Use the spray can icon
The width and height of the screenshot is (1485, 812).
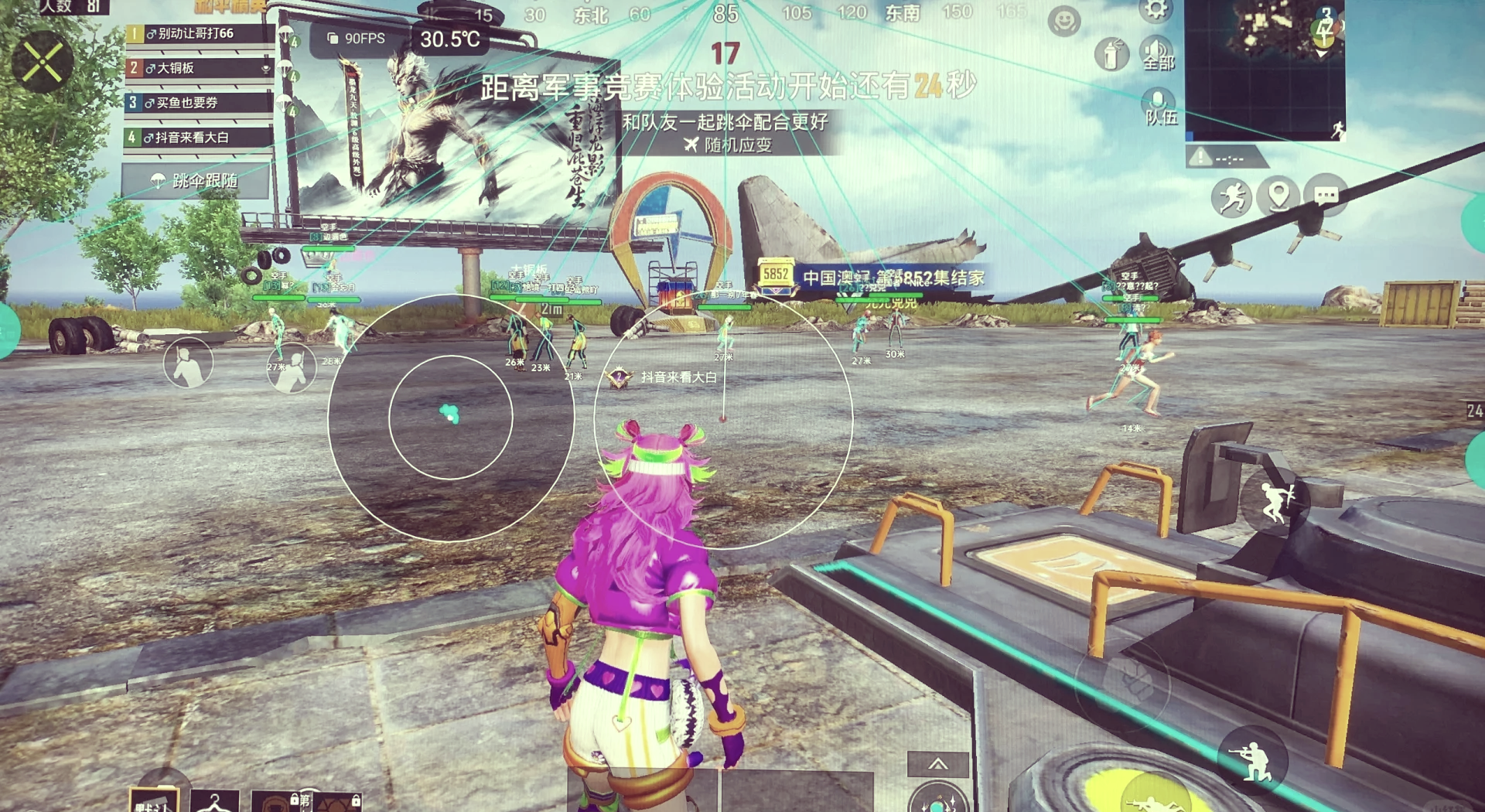[x=1111, y=55]
